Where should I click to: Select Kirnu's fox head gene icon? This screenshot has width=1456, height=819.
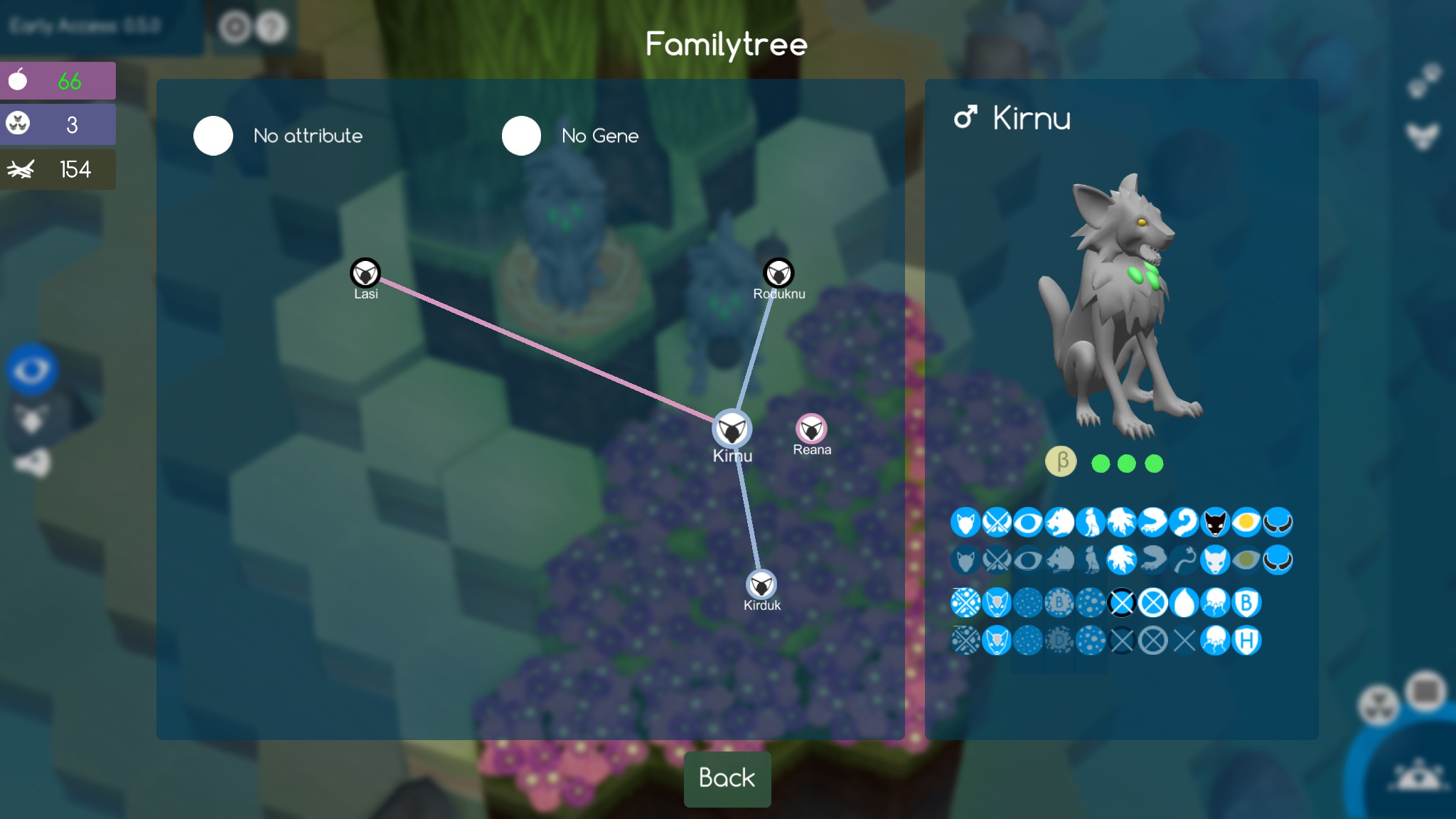(x=965, y=523)
